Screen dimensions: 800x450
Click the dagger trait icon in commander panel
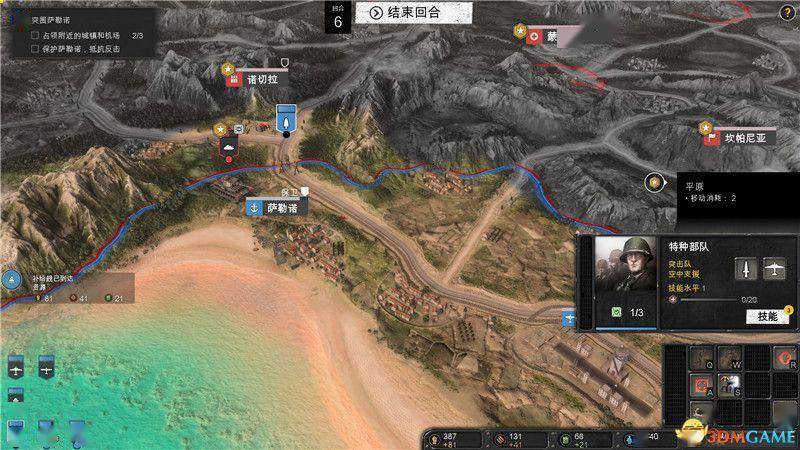[x=748, y=267]
